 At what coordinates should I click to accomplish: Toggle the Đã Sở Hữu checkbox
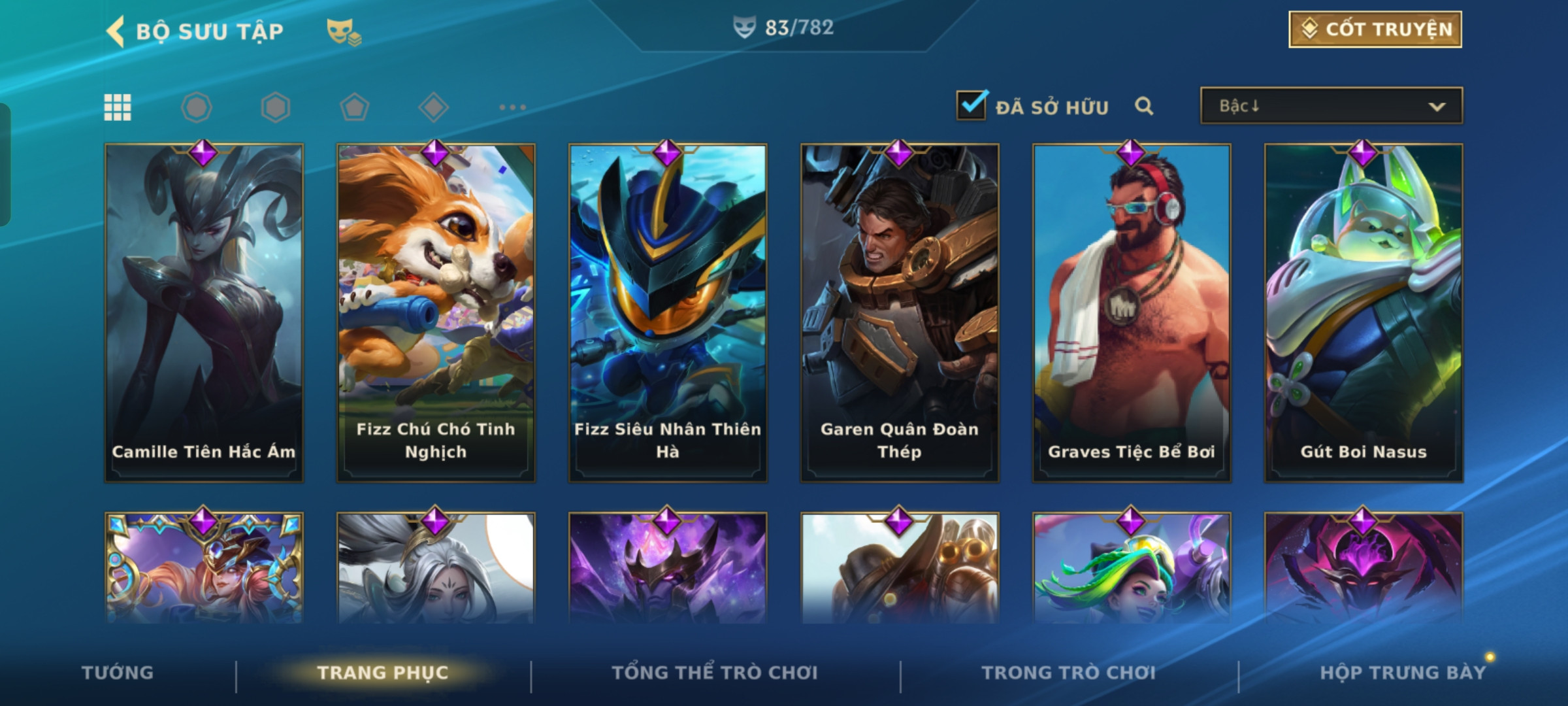(971, 106)
